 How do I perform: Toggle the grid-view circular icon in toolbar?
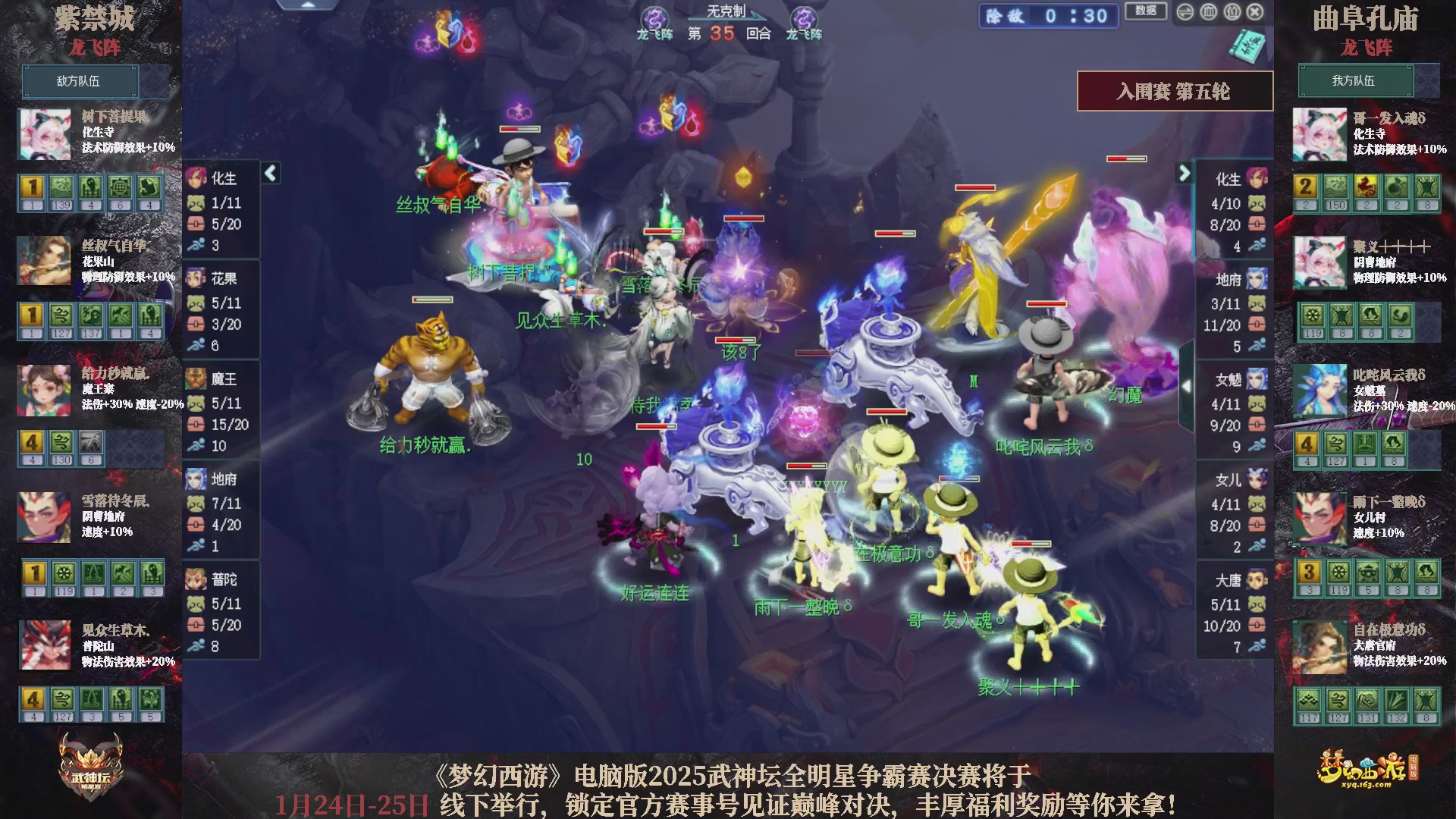1208,11
